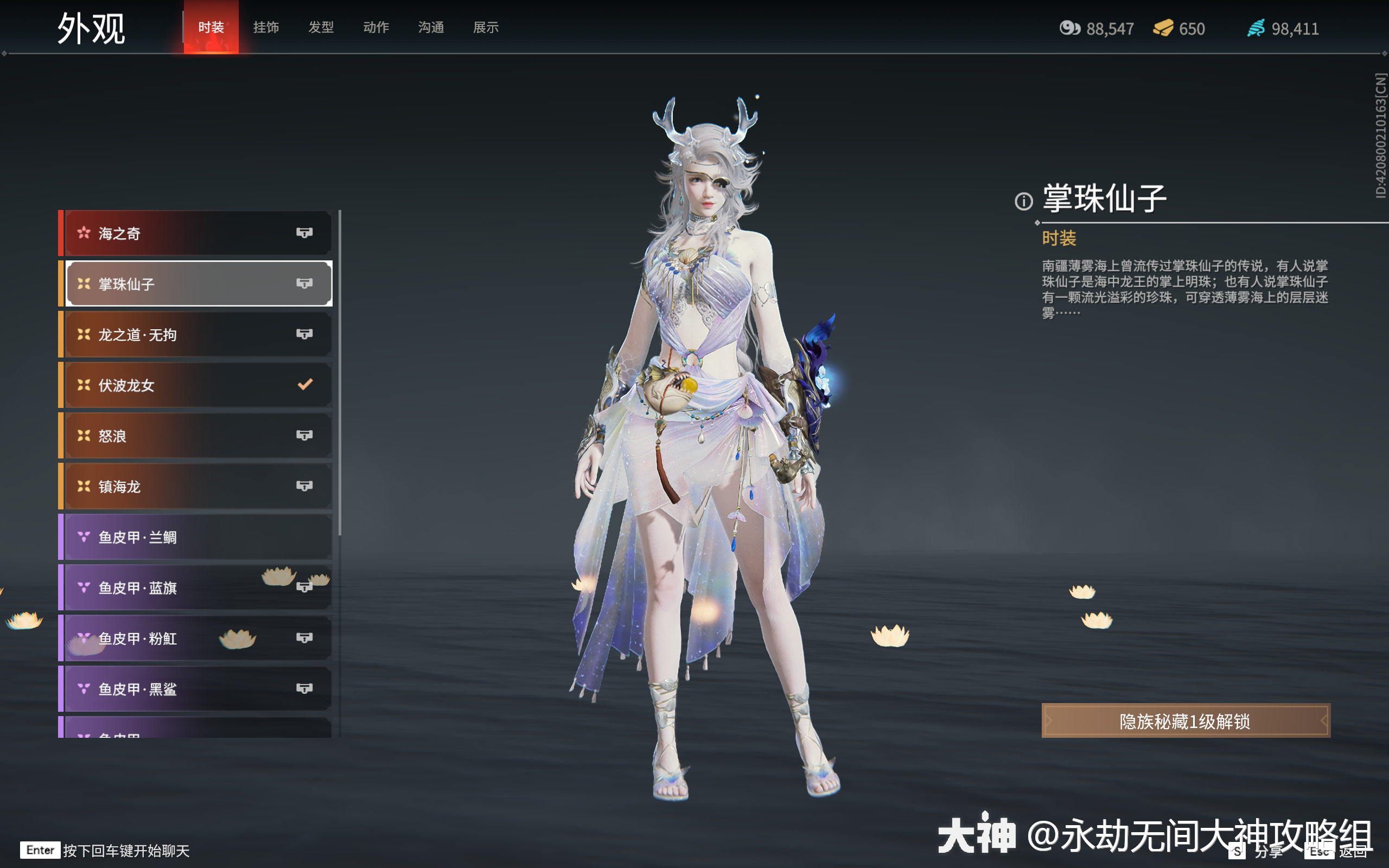Open the info icon beside 掌珠仙子 title

(x=1023, y=201)
